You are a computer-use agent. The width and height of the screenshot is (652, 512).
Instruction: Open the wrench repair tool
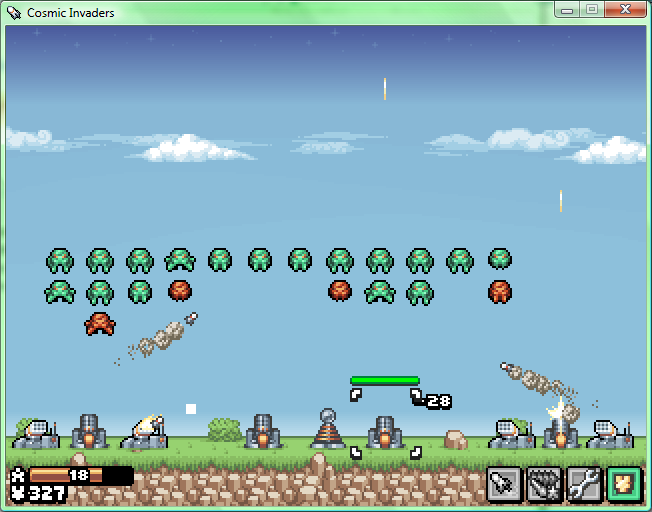tap(583, 484)
